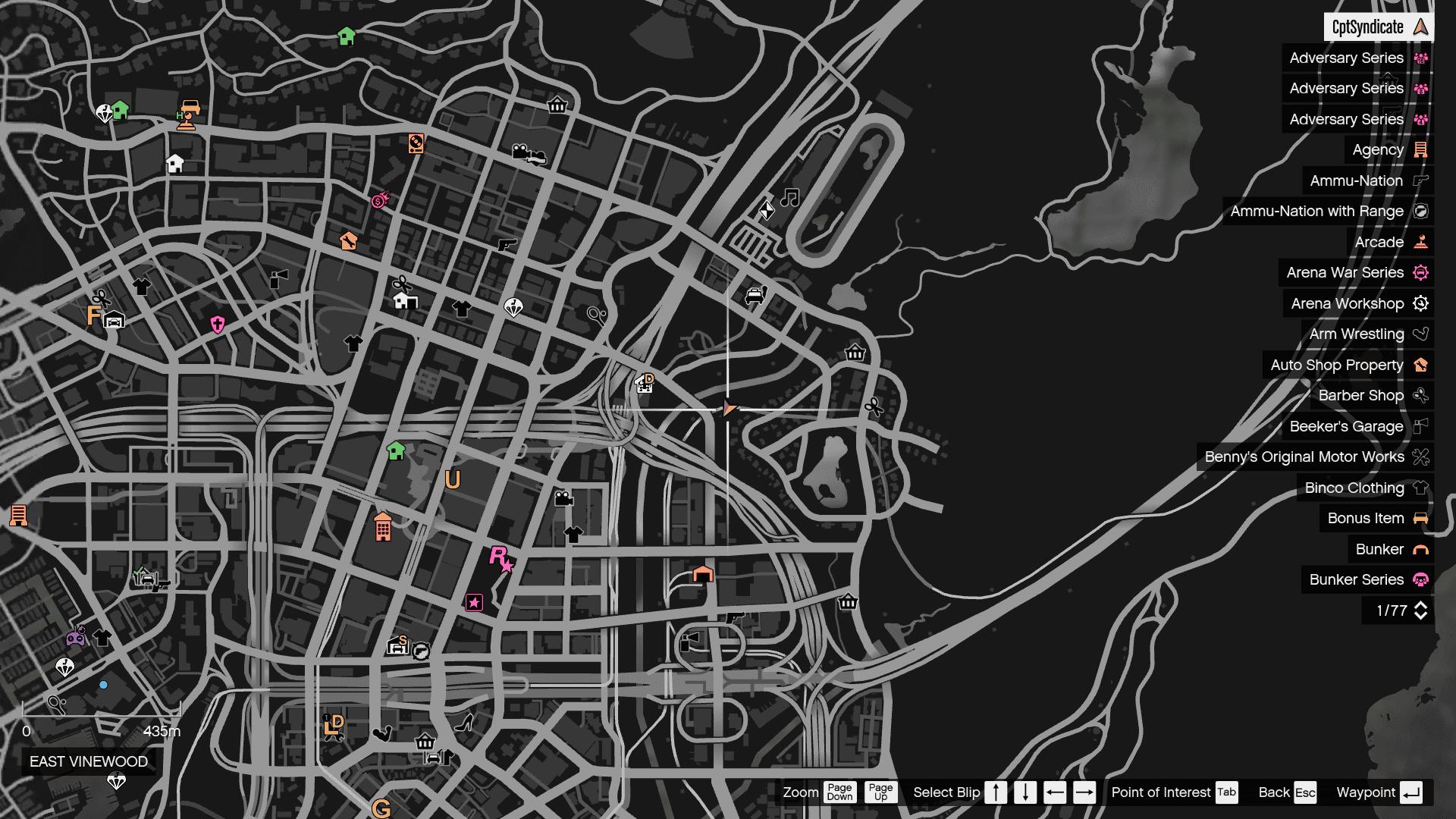Click the Arcade joystick icon in the legend
The image size is (1456, 819).
pos(1422,242)
